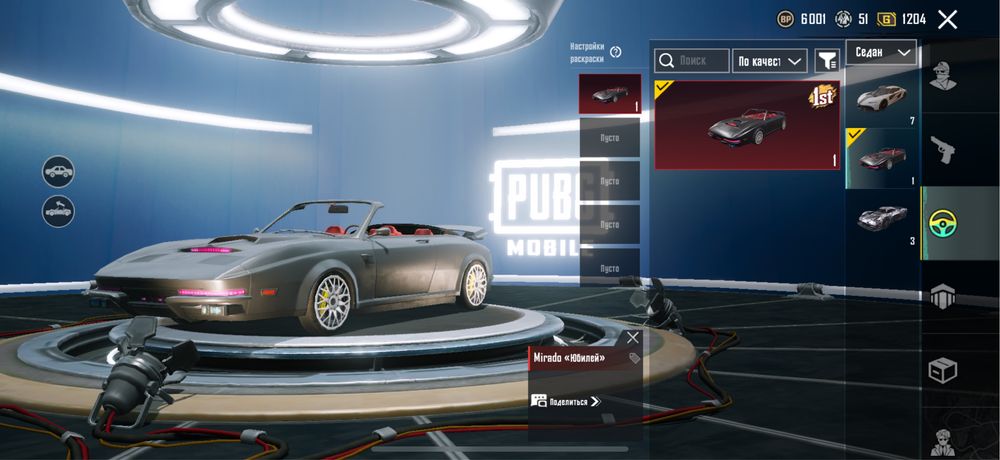Toggle the convertible roof icon

58,211
